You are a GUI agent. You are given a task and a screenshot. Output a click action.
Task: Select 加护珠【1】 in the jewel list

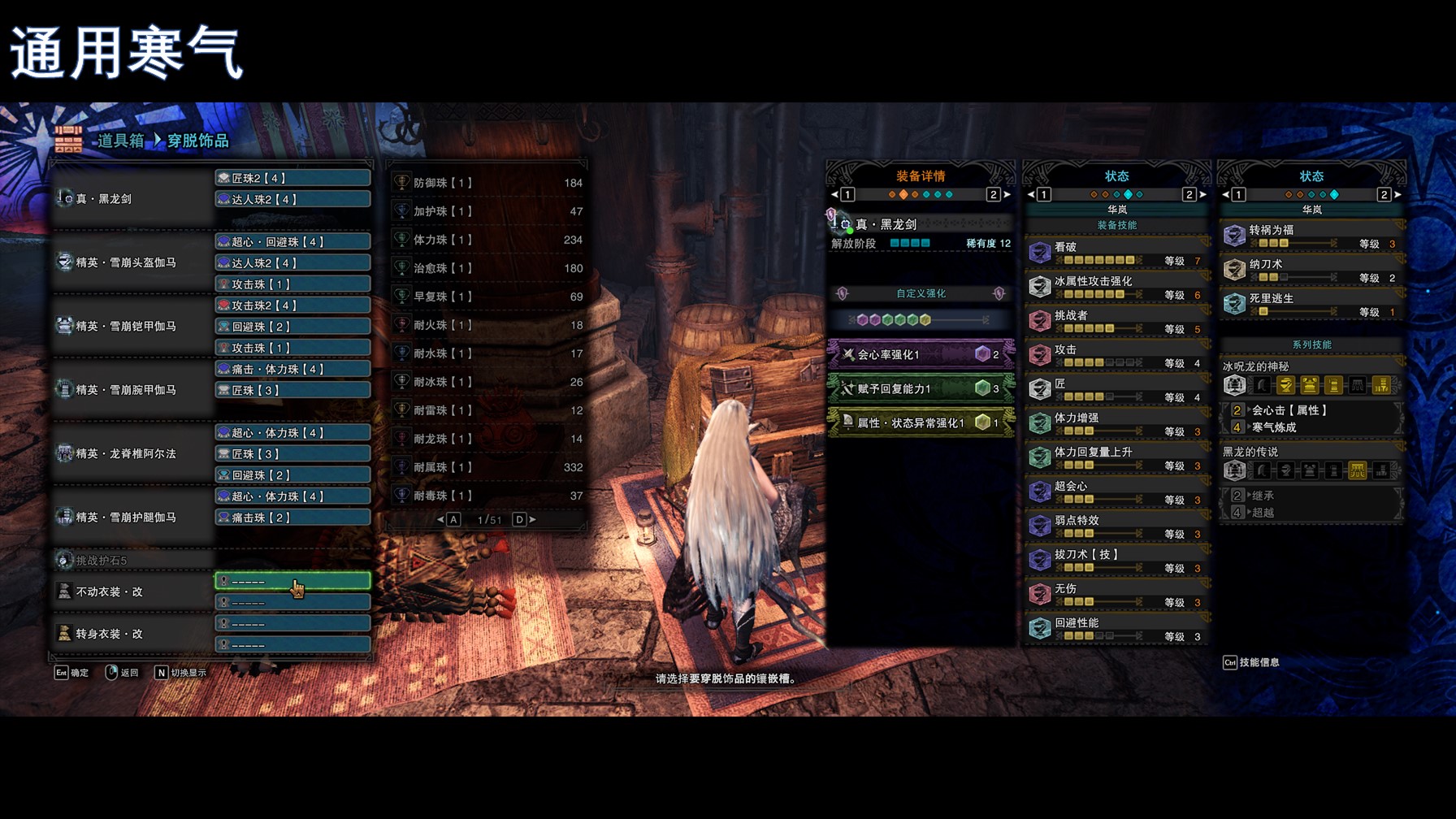[x=487, y=211]
